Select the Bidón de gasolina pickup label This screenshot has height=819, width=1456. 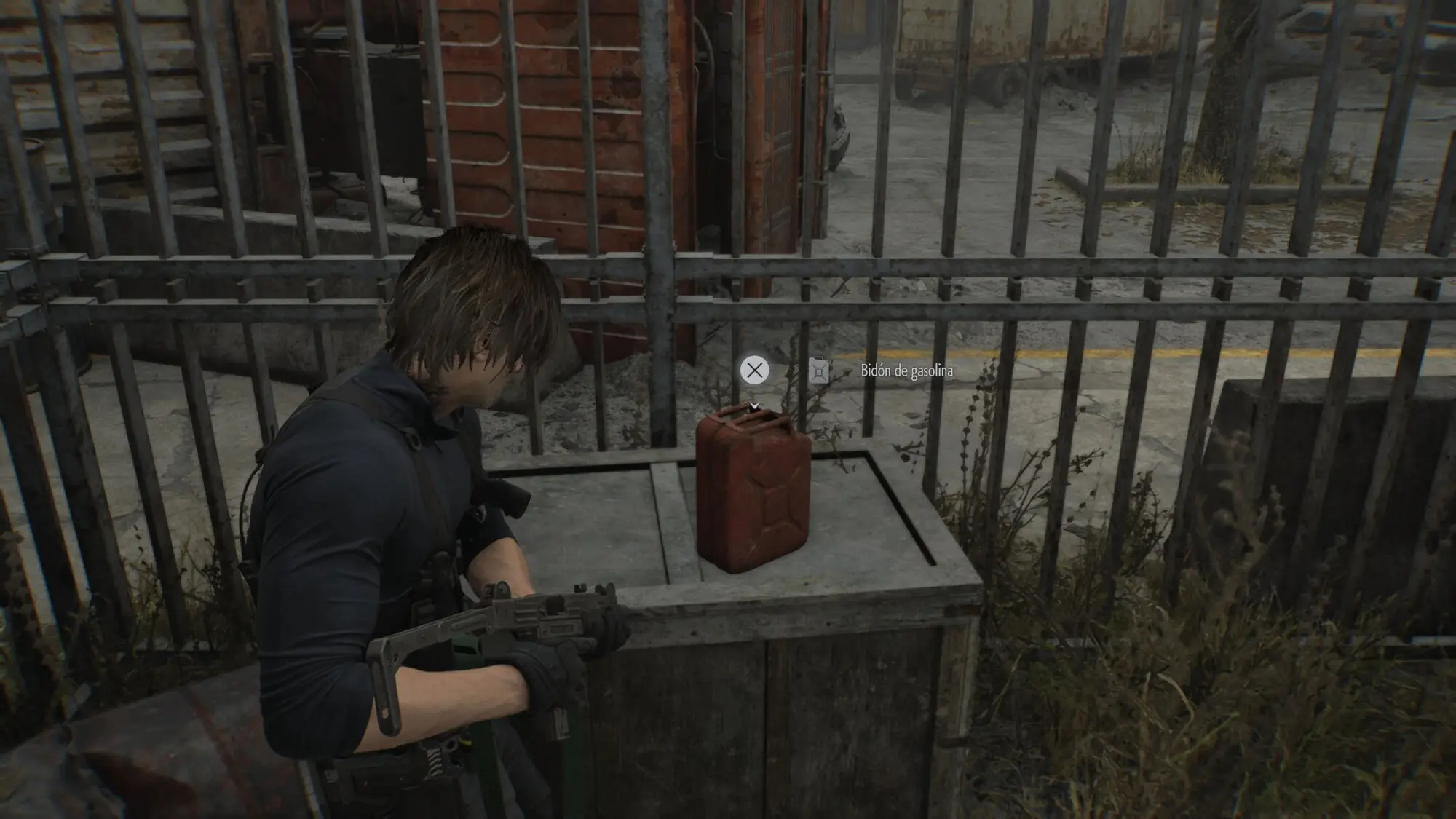tap(906, 371)
